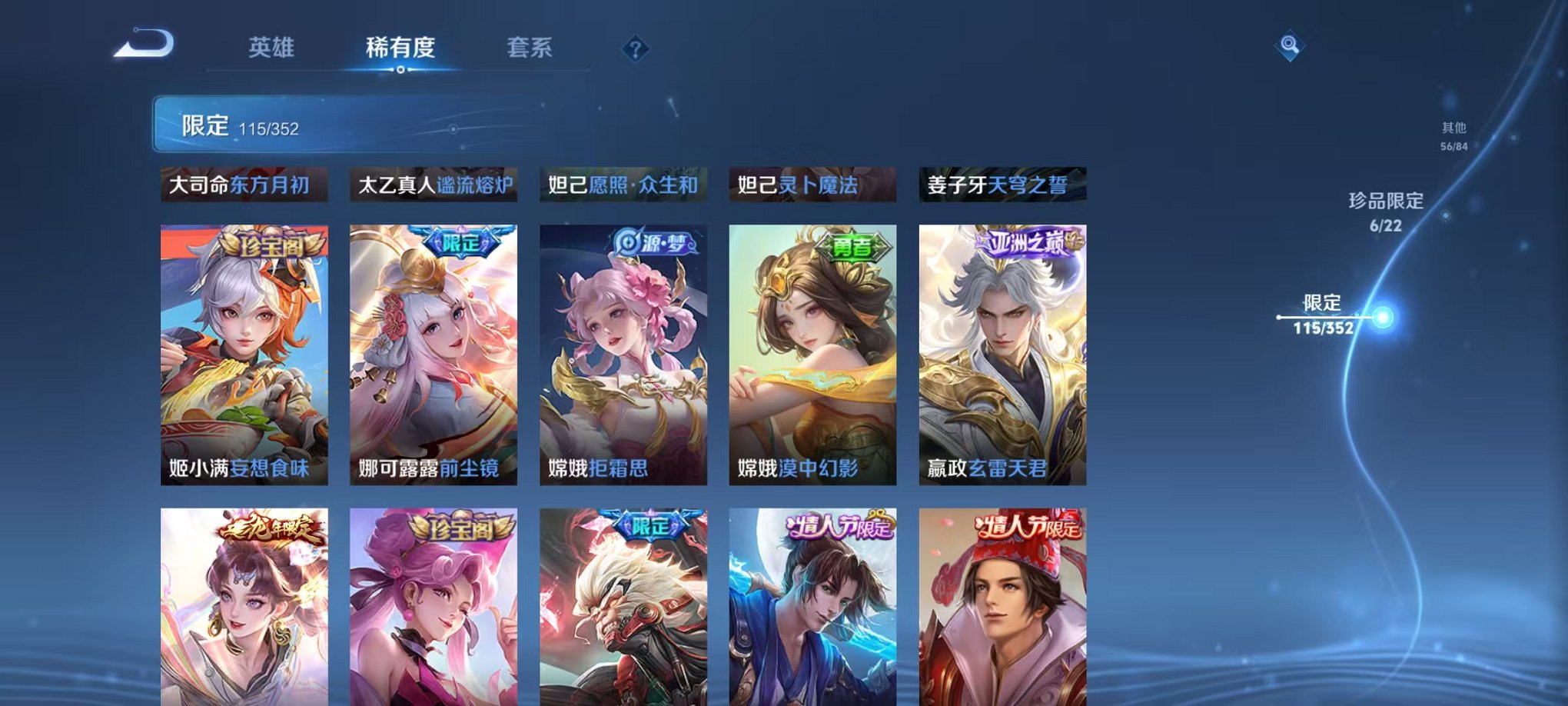The width and height of the screenshot is (1568, 706).
Task: Click the back arrow in the top-left corner
Action: tap(142, 46)
